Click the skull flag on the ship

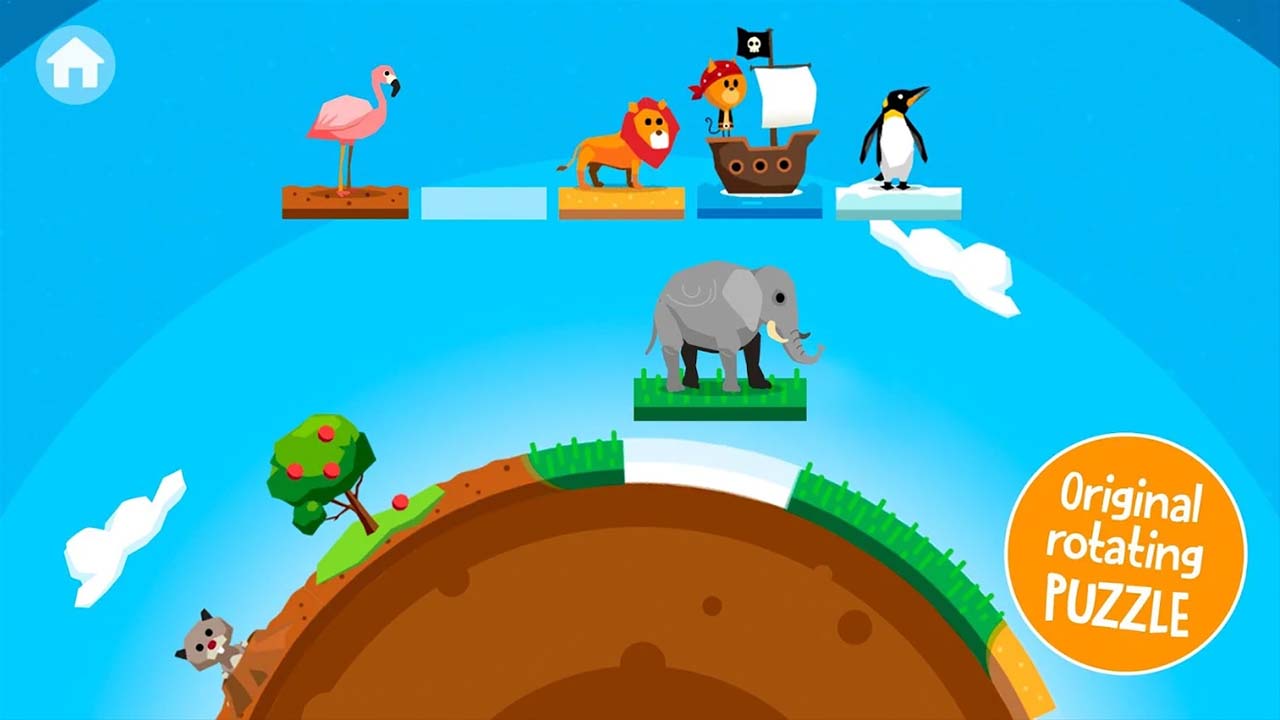(755, 45)
